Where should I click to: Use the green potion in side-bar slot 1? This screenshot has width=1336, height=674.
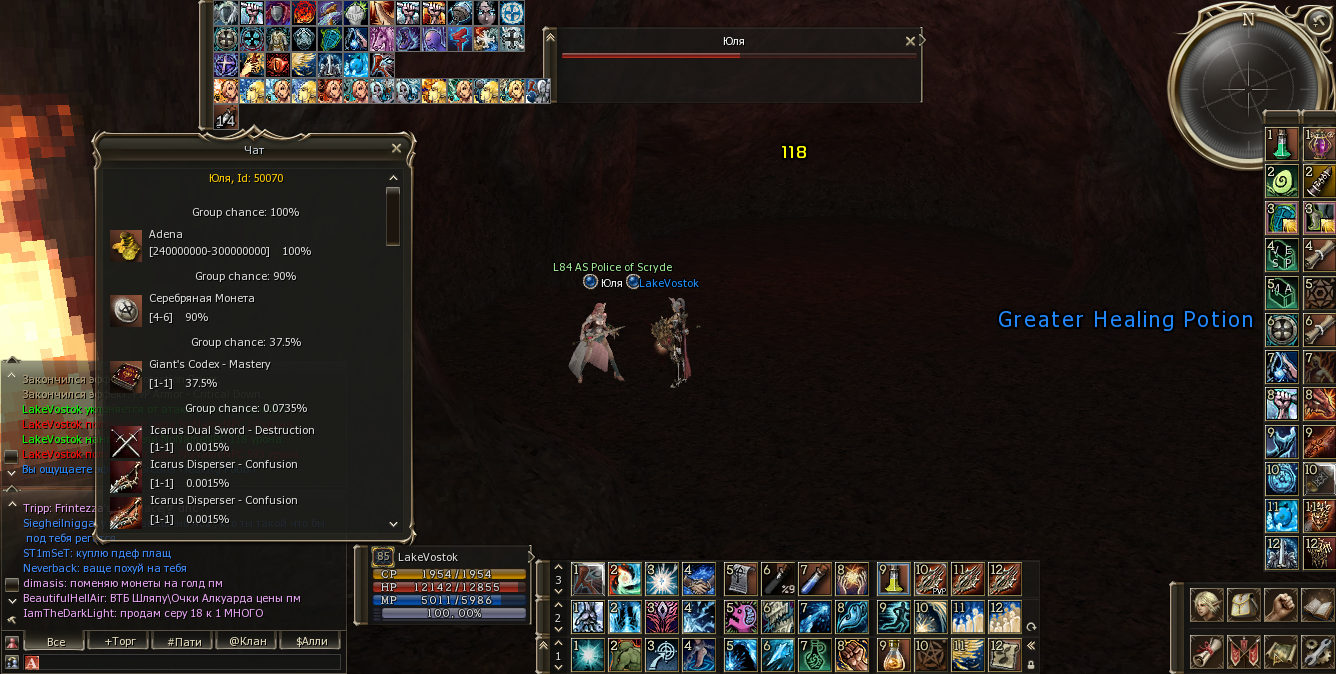[1282, 145]
